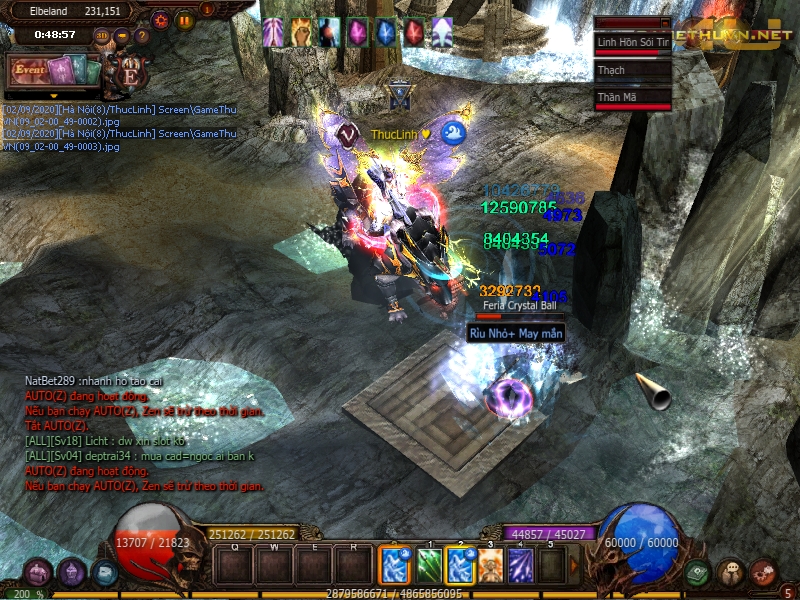Image resolution: width=800 pixels, height=600 pixels.
Task: Open the treasure chest inventory button
Action: point(39,573)
